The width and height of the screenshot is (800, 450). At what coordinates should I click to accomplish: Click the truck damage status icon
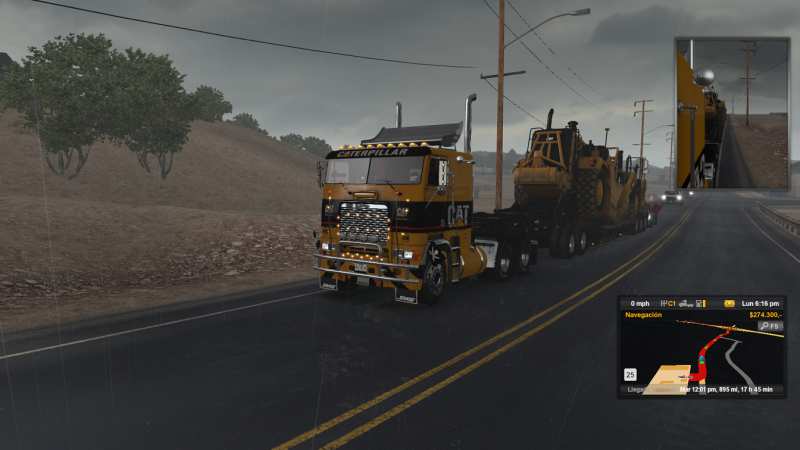(x=685, y=303)
